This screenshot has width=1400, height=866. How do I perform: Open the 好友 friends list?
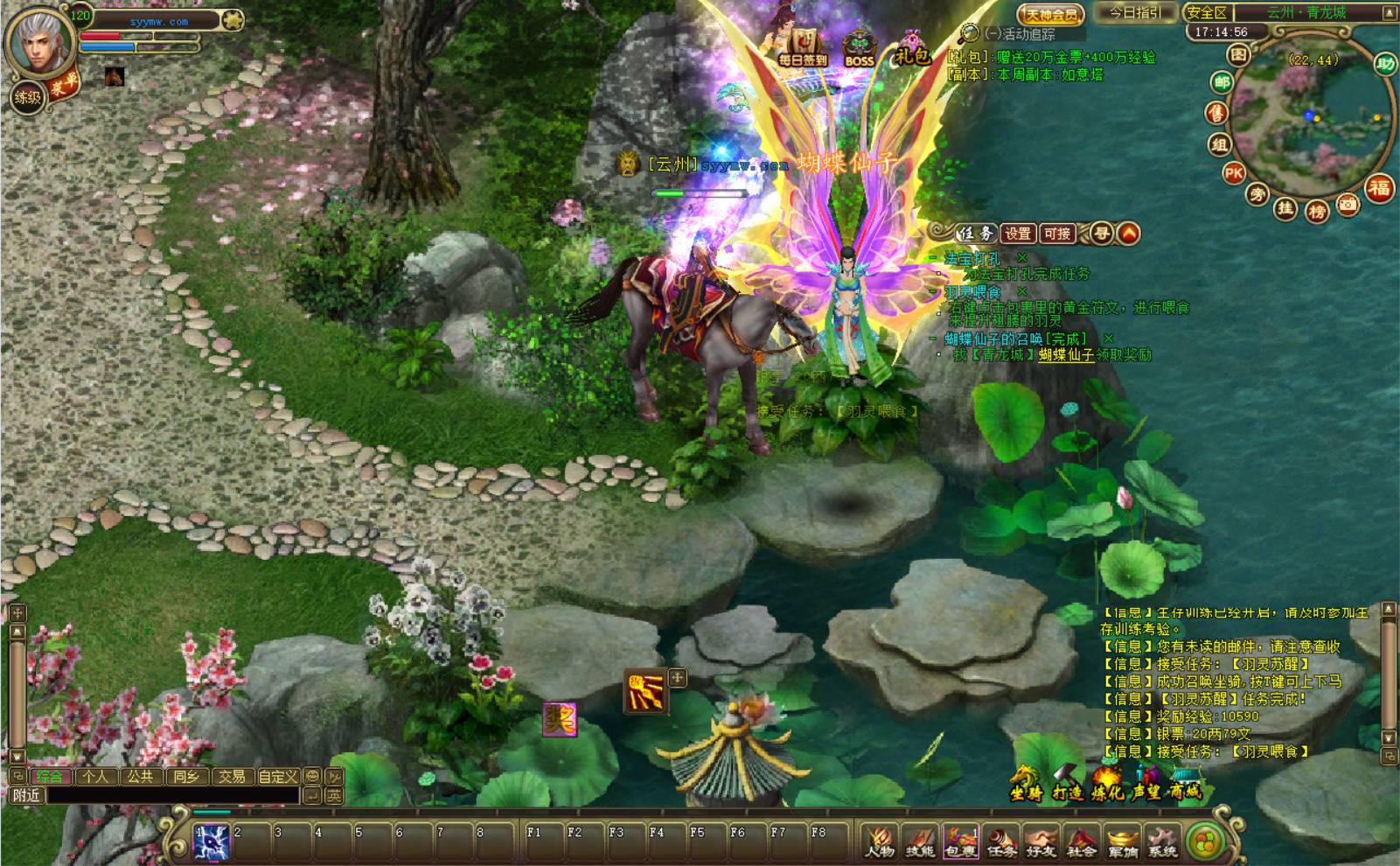pos(1041,841)
